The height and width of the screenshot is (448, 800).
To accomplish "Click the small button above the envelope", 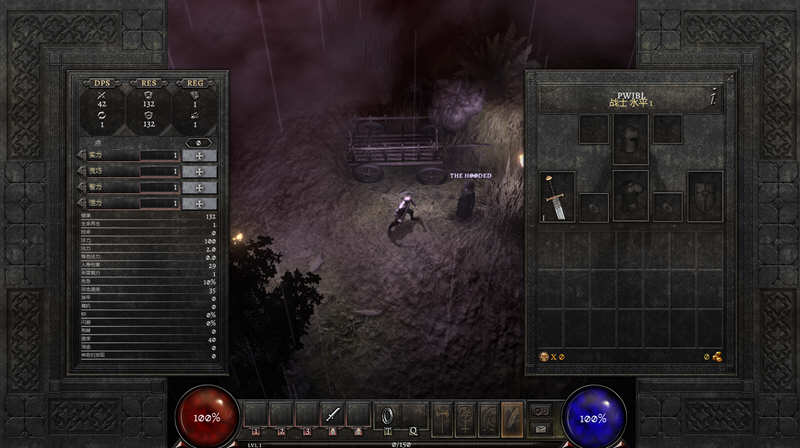I will [x=539, y=409].
